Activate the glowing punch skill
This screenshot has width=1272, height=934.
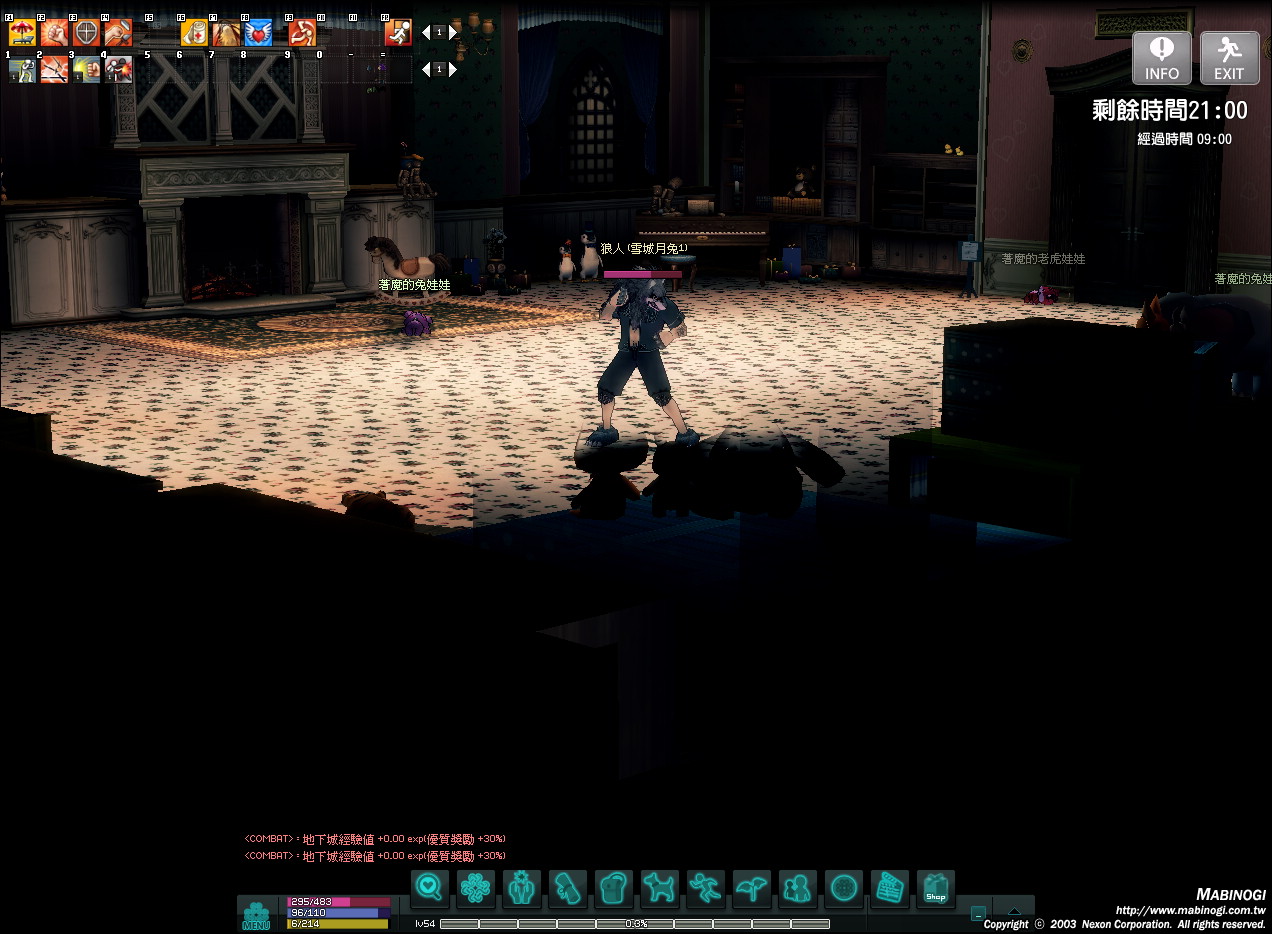coord(86,69)
